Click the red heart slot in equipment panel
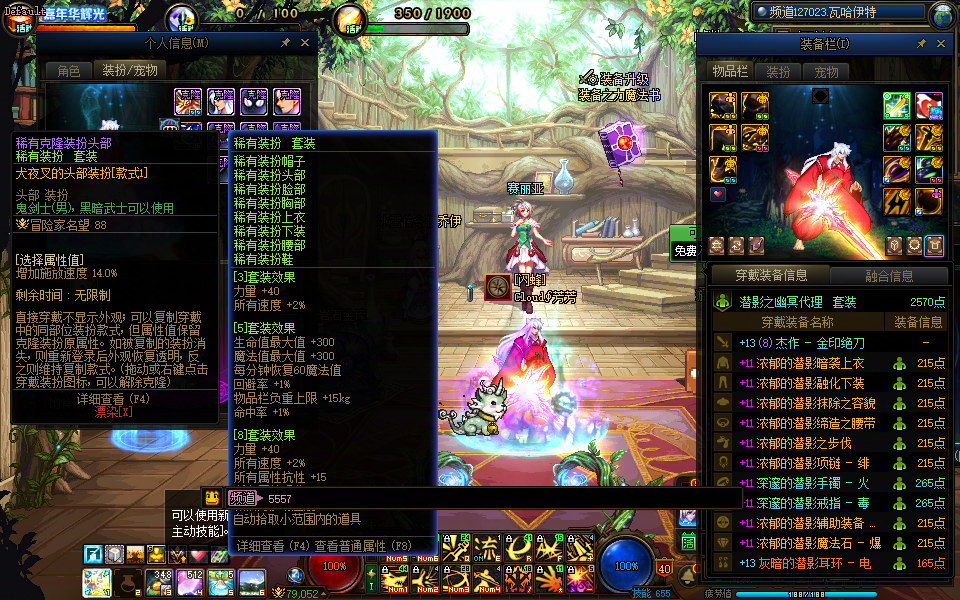Screen dimensions: 960x600 tap(718, 194)
